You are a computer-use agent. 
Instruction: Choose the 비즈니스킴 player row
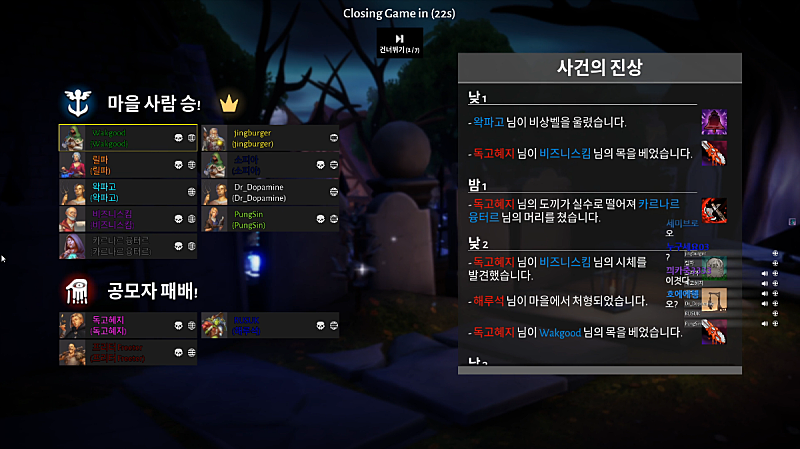coord(128,219)
